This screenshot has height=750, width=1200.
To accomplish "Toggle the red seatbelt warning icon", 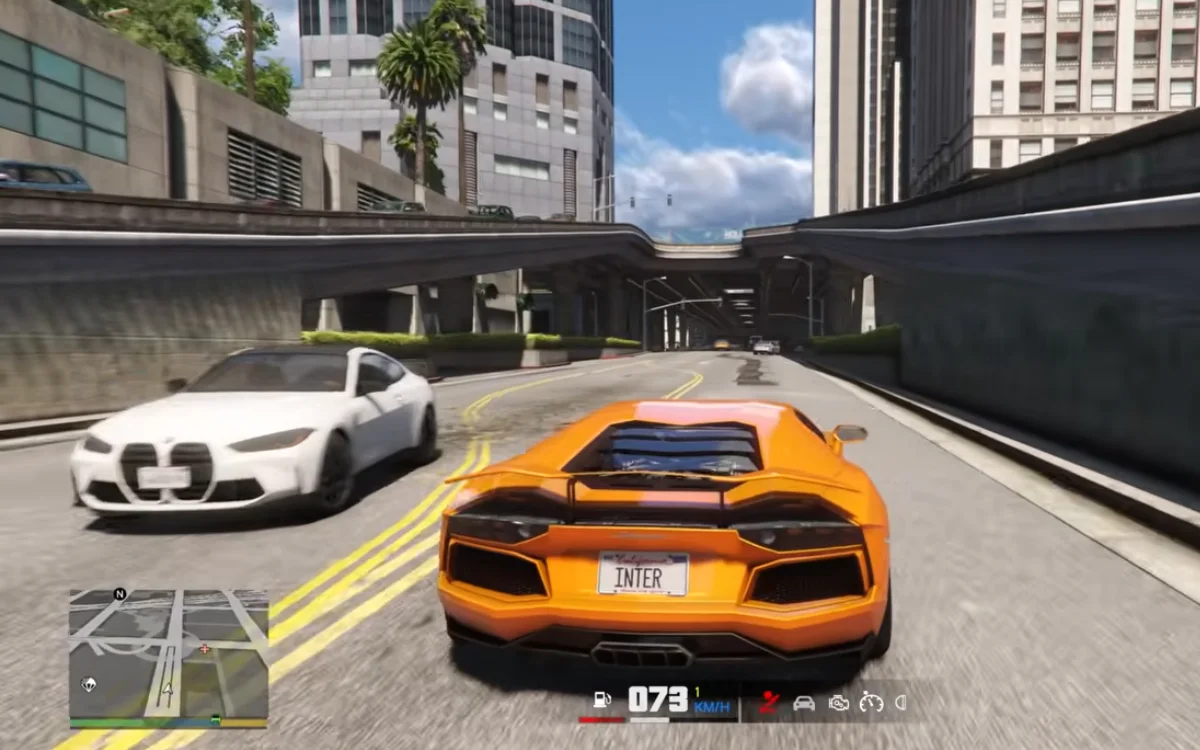I will [769, 702].
